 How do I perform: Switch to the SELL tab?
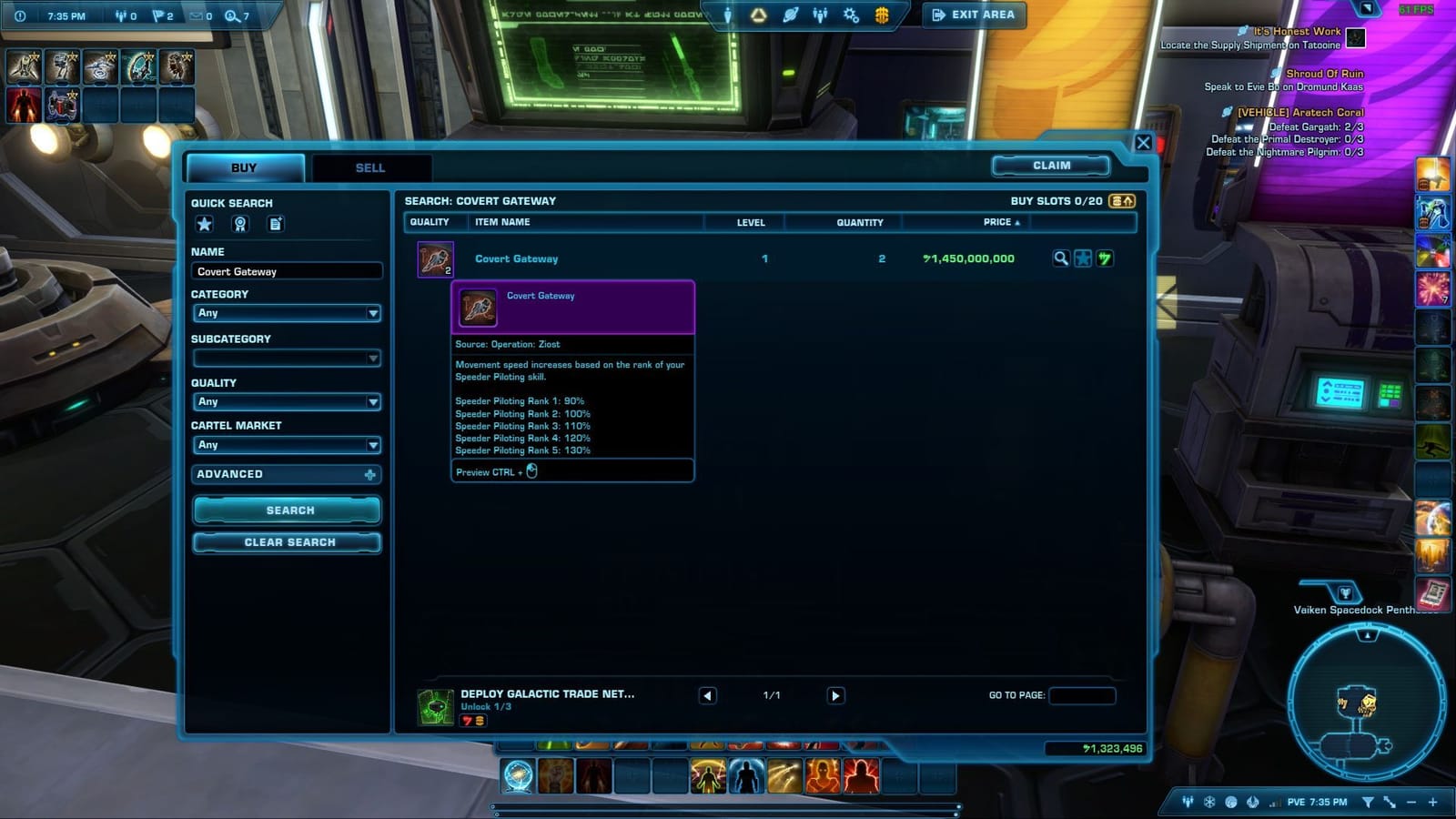click(x=370, y=167)
